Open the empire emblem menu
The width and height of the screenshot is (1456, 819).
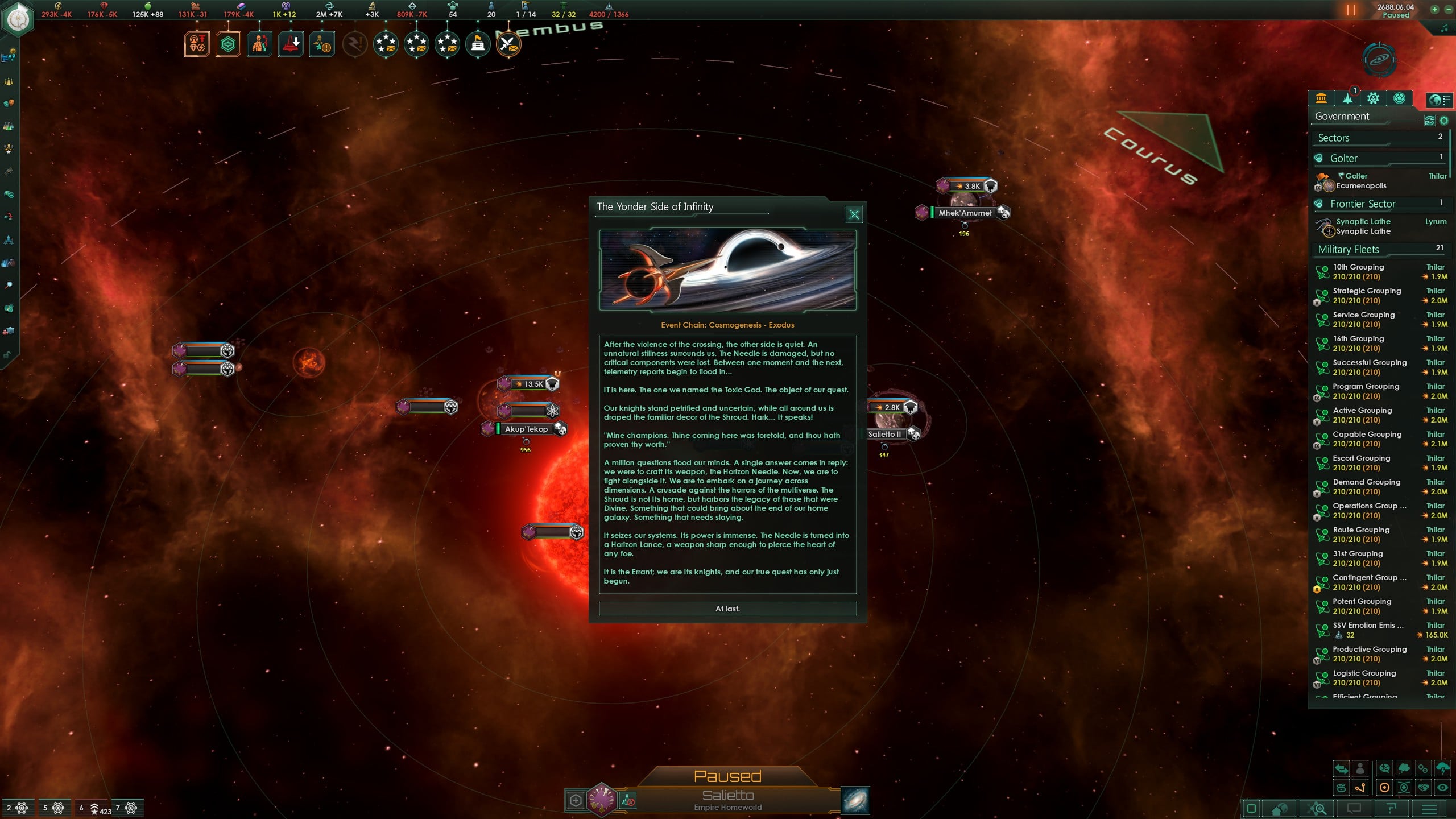click(19, 19)
